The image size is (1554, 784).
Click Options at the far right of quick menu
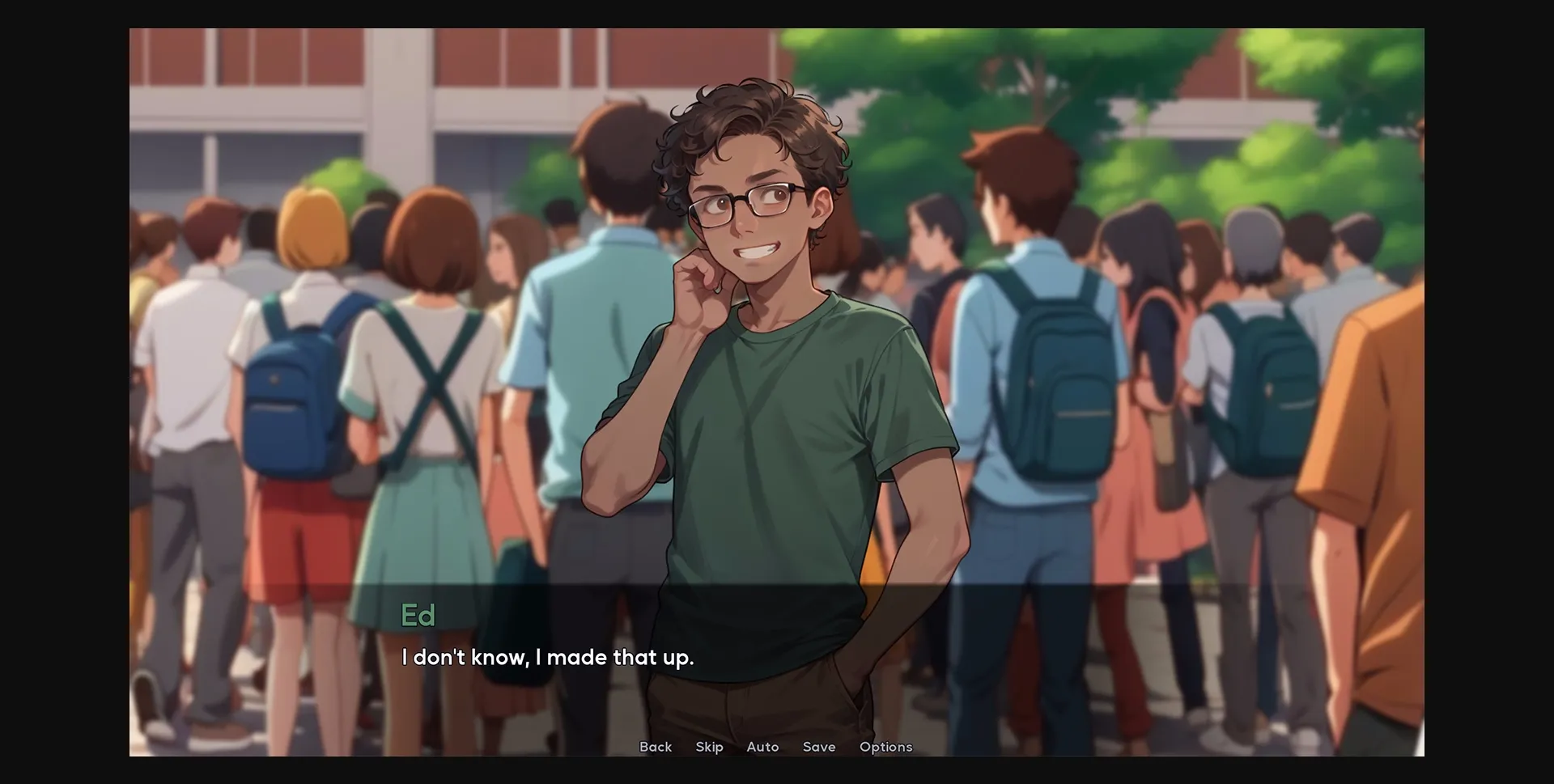pos(885,747)
